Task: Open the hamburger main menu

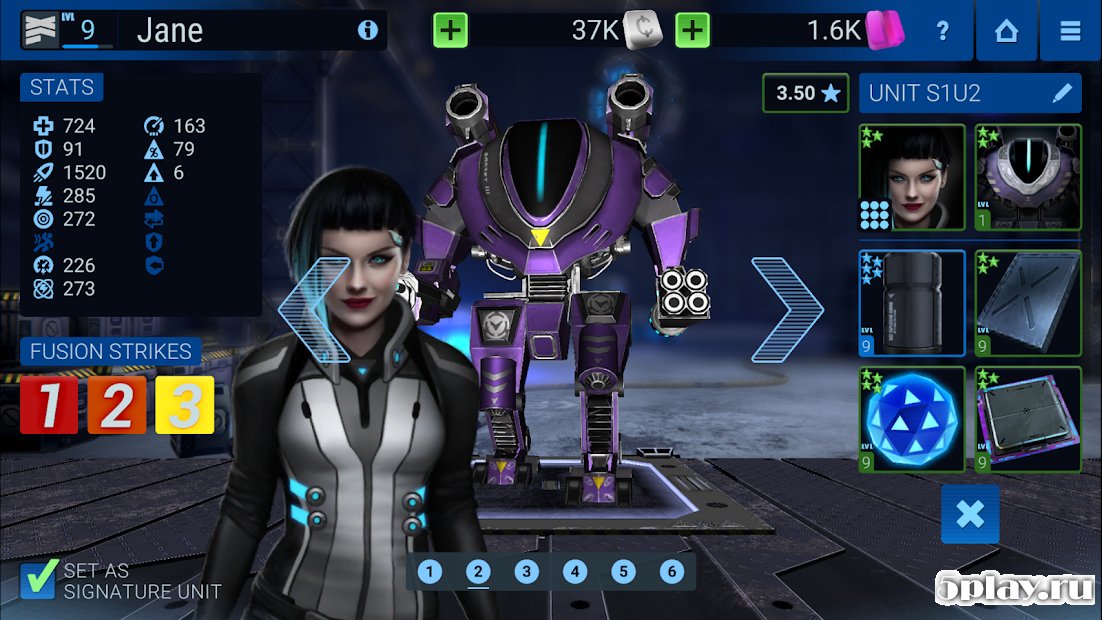Action: 1070,31
